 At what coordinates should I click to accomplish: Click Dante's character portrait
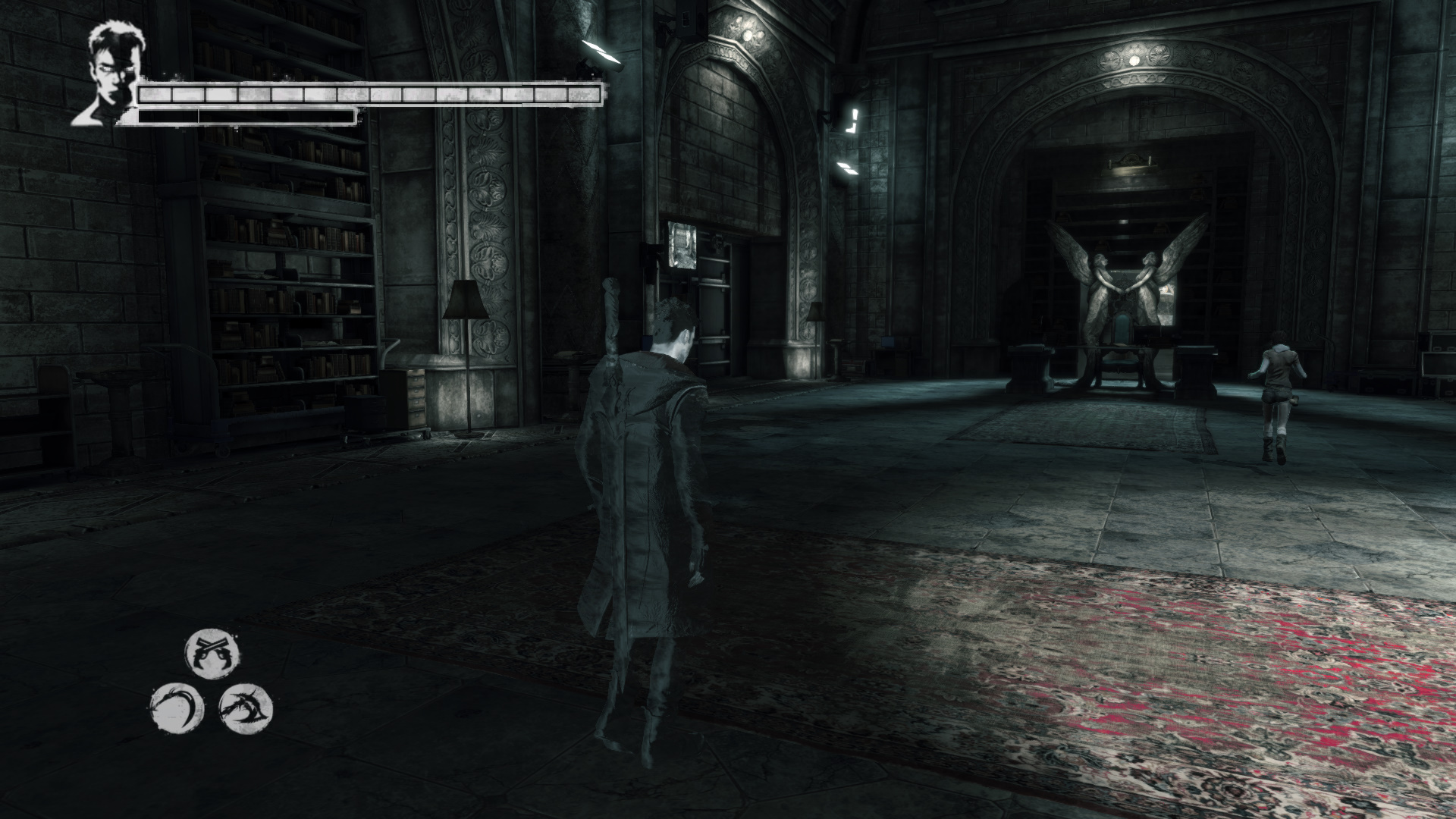107,74
